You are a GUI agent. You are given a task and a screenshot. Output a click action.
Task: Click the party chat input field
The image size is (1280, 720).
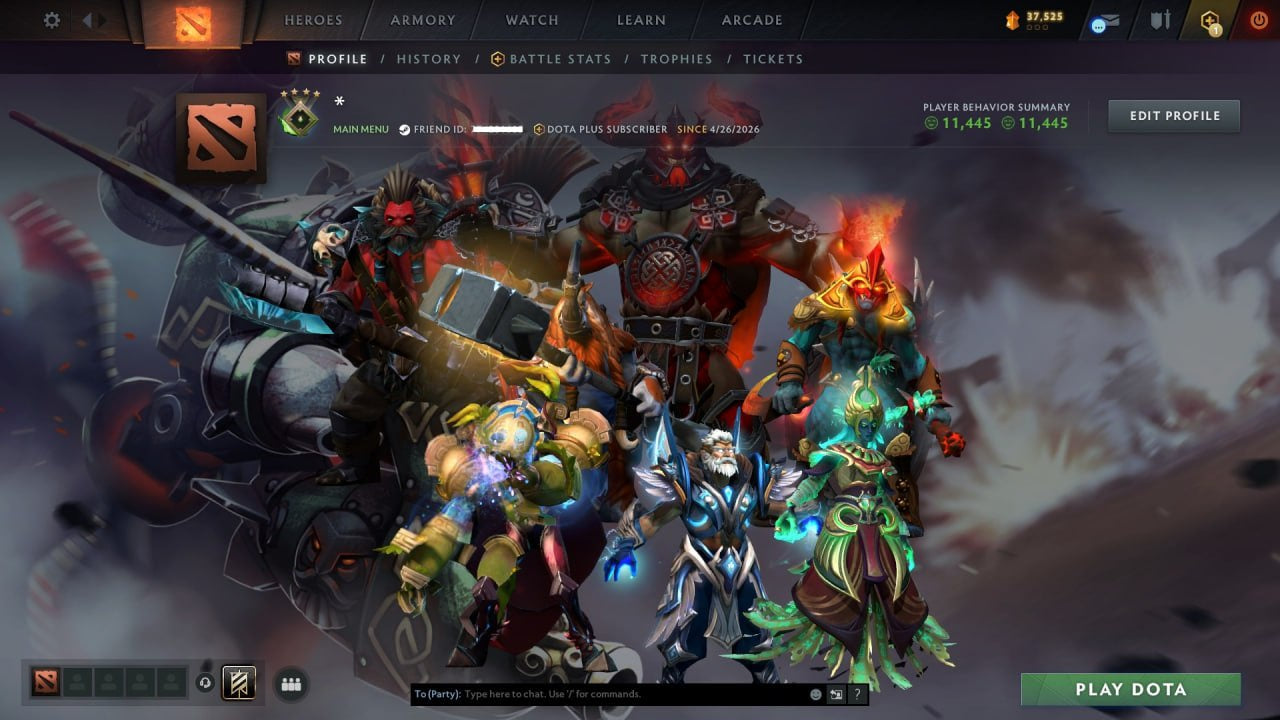click(x=600, y=693)
